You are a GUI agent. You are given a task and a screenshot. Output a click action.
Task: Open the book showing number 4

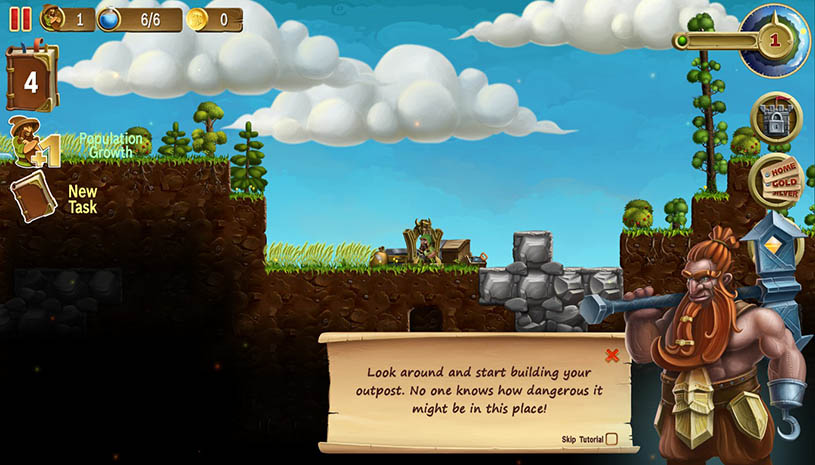click(x=31, y=78)
